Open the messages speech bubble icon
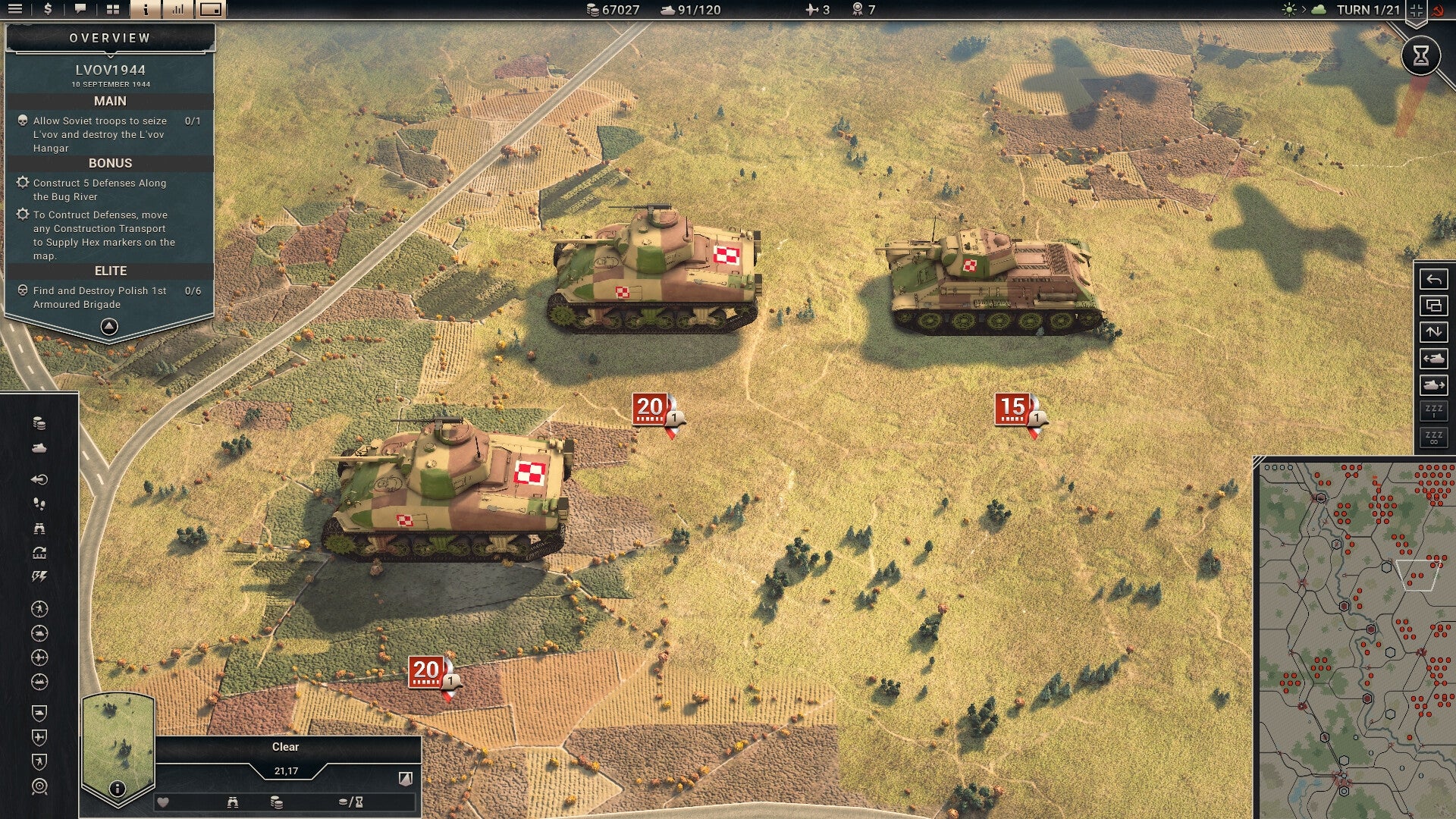The height and width of the screenshot is (819, 1456). (80, 10)
